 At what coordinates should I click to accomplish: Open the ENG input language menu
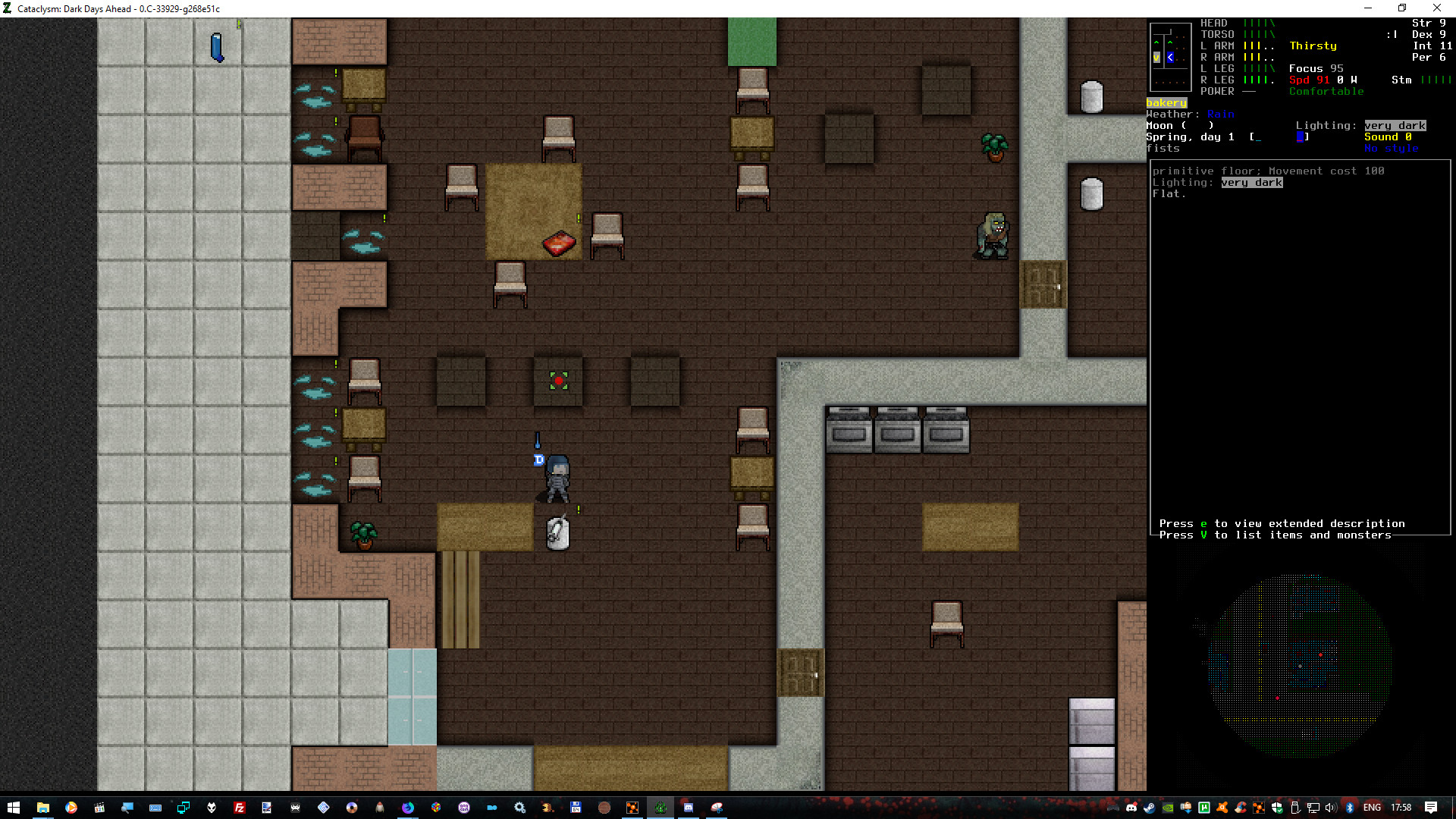(1373, 808)
